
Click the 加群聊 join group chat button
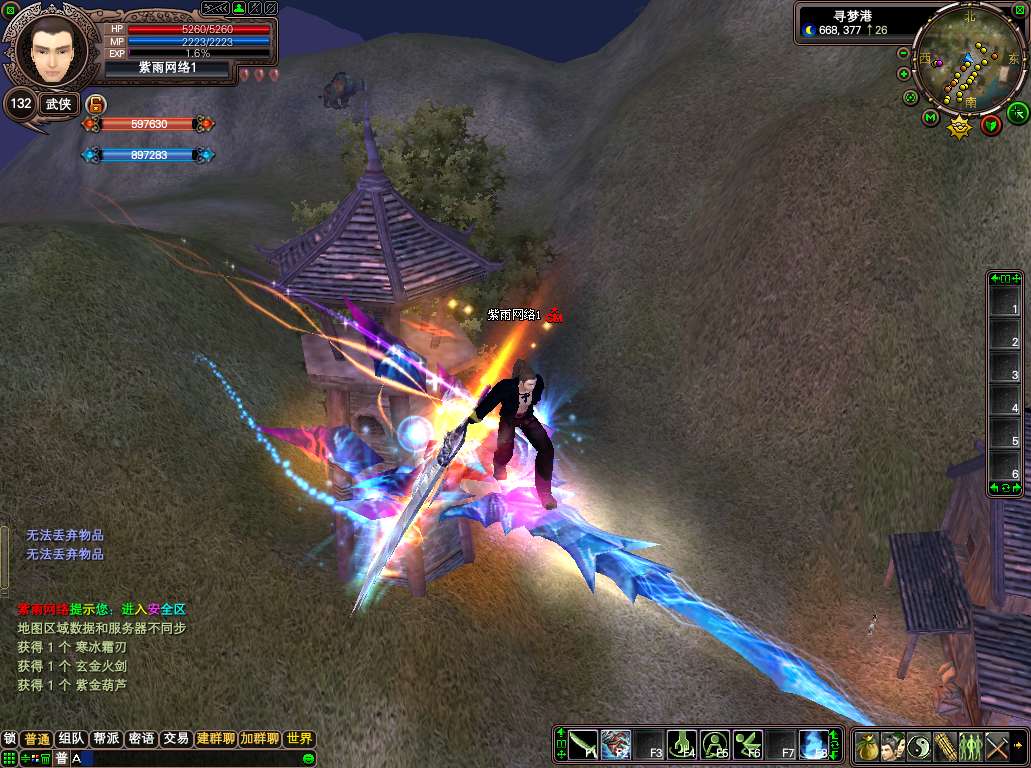coord(259,739)
